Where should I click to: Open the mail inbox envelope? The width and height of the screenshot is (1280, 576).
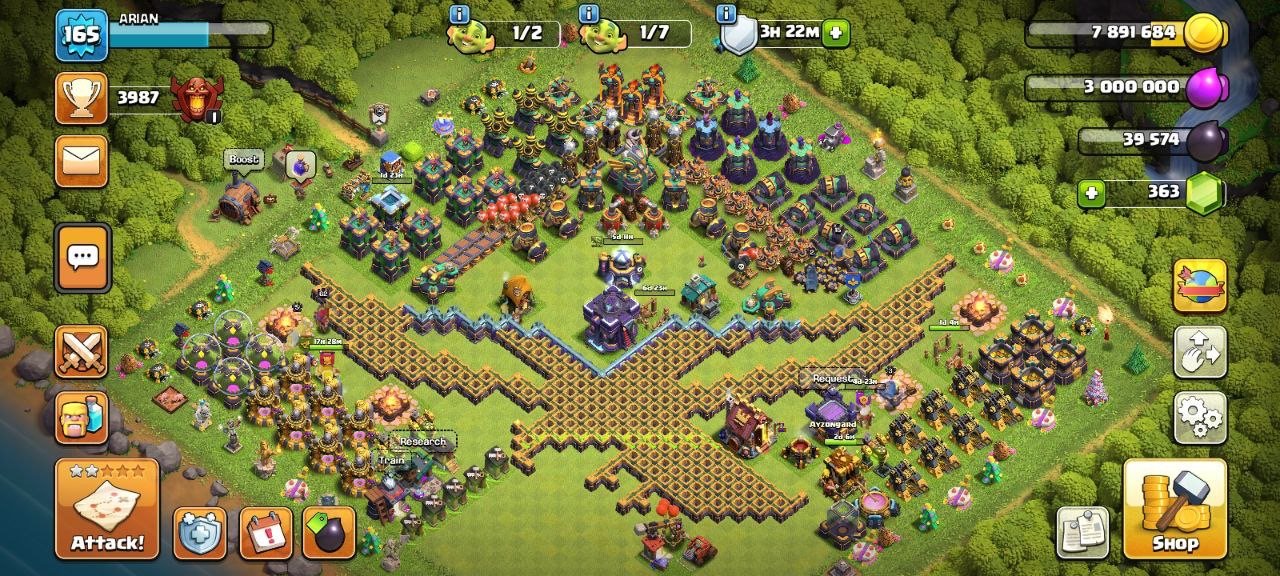coord(81,161)
